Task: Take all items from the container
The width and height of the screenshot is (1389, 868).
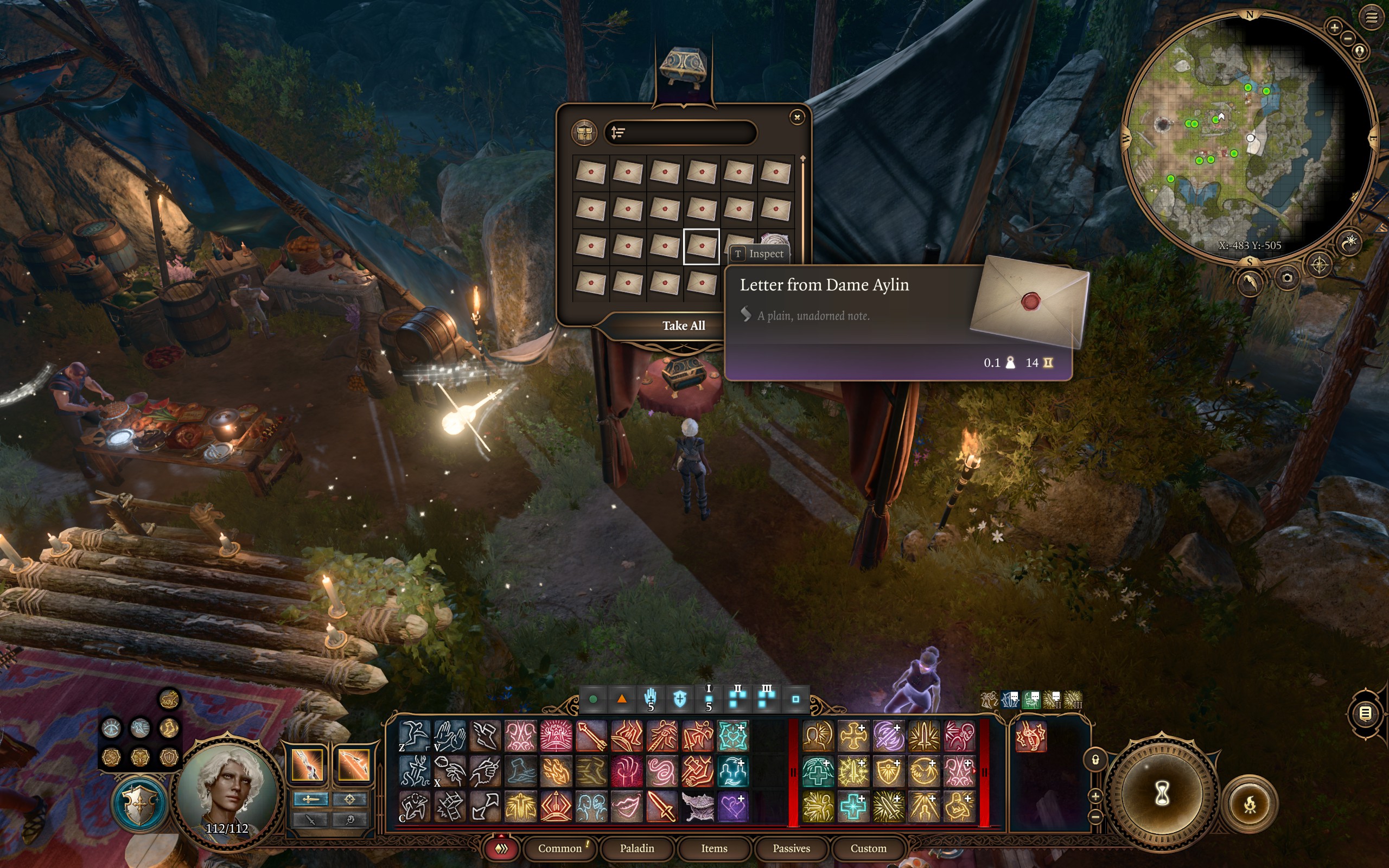Action: (683, 325)
